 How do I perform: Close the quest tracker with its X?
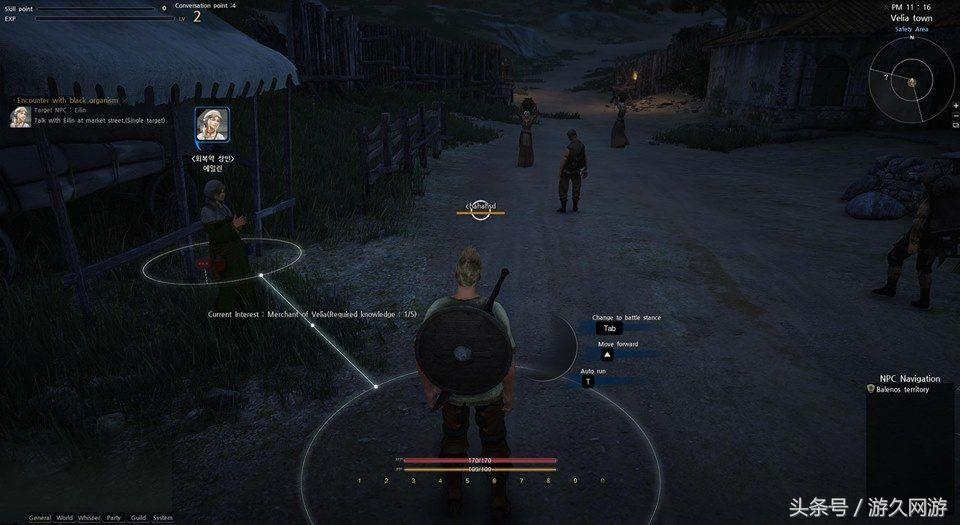(125, 100)
